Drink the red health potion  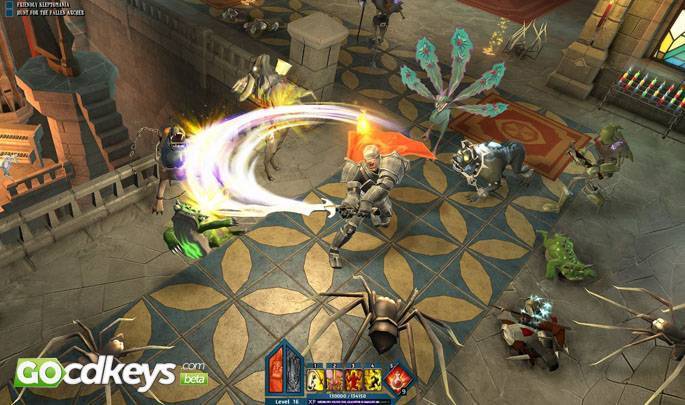click(397, 377)
